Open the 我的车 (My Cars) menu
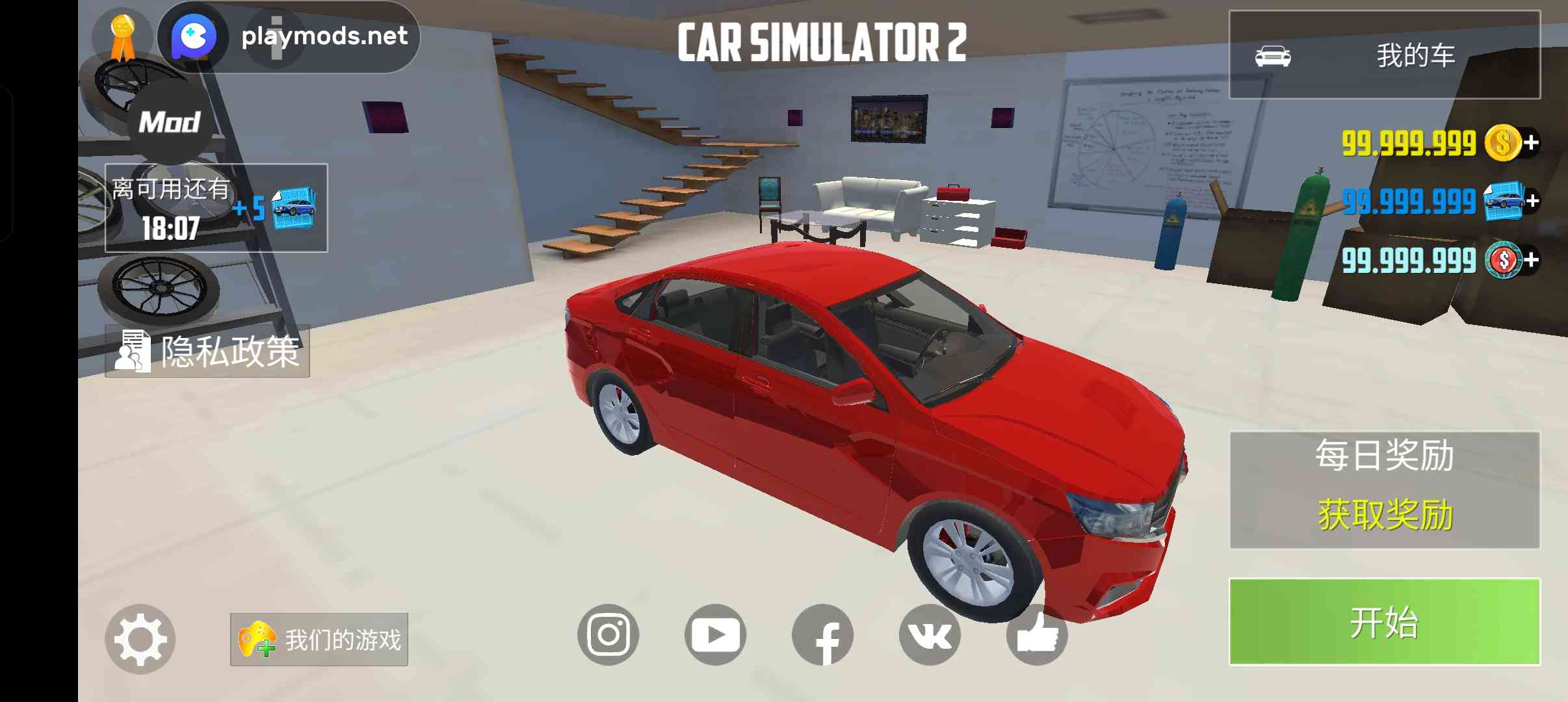The image size is (1568, 702). coord(1384,55)
